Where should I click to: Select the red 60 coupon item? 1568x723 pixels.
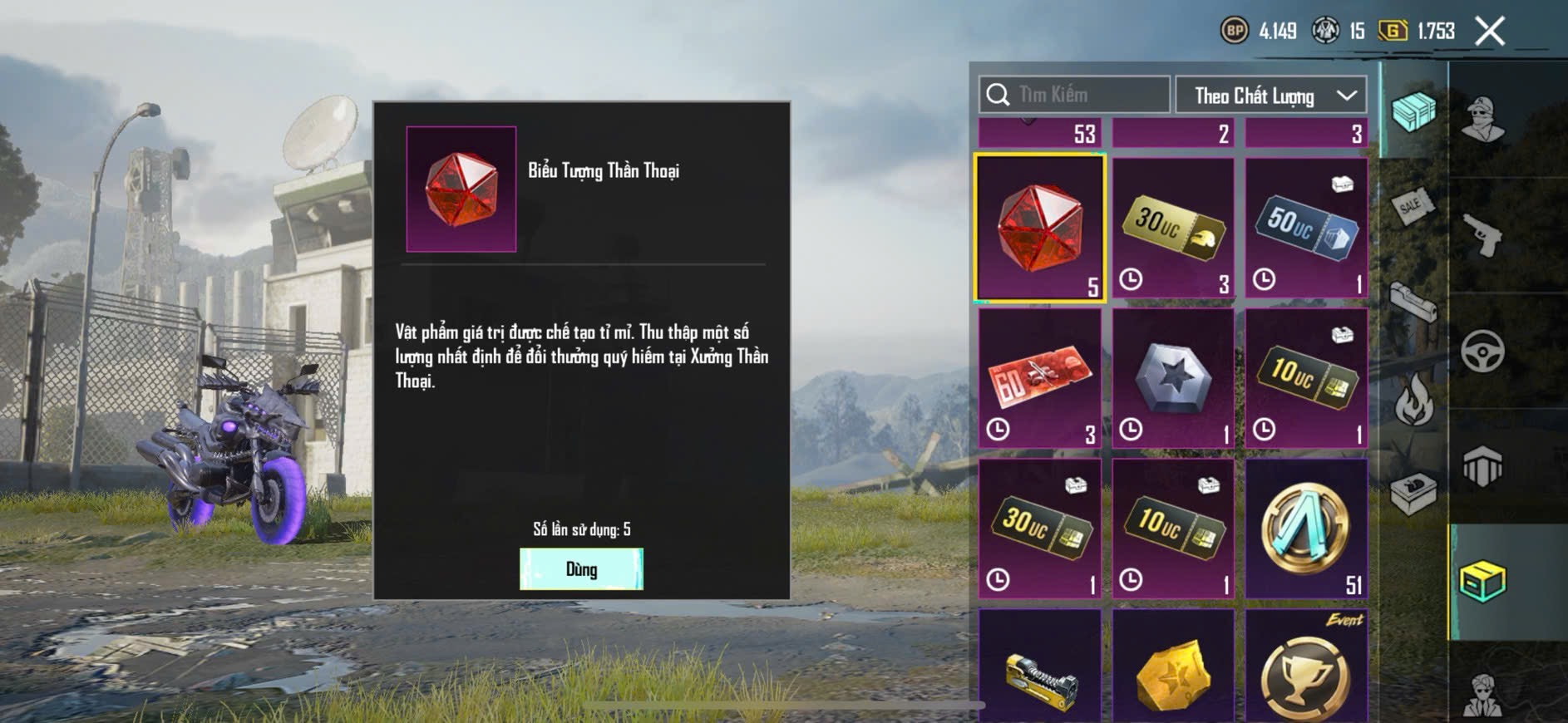tap(1040, 378)
